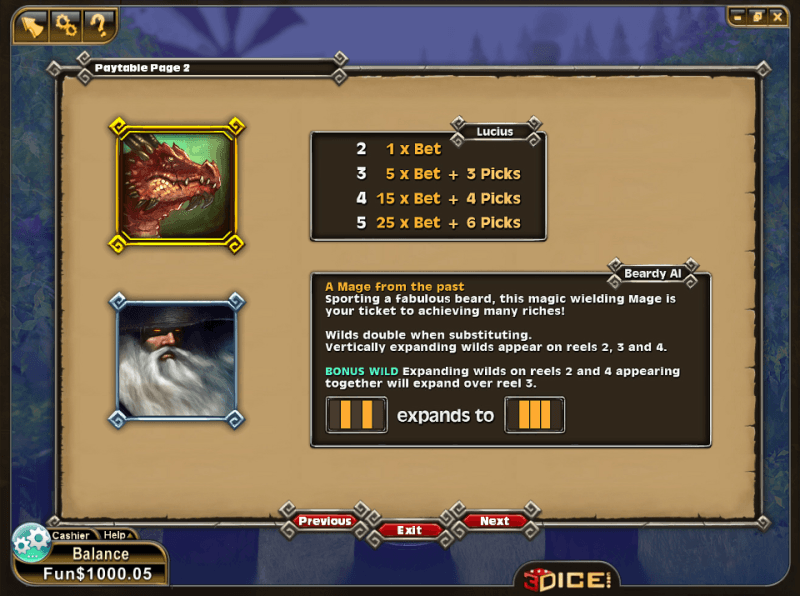The height and width of the screenshot is (596, 800).
Task: Open the Cashier tab
Action: coord(71,535)
